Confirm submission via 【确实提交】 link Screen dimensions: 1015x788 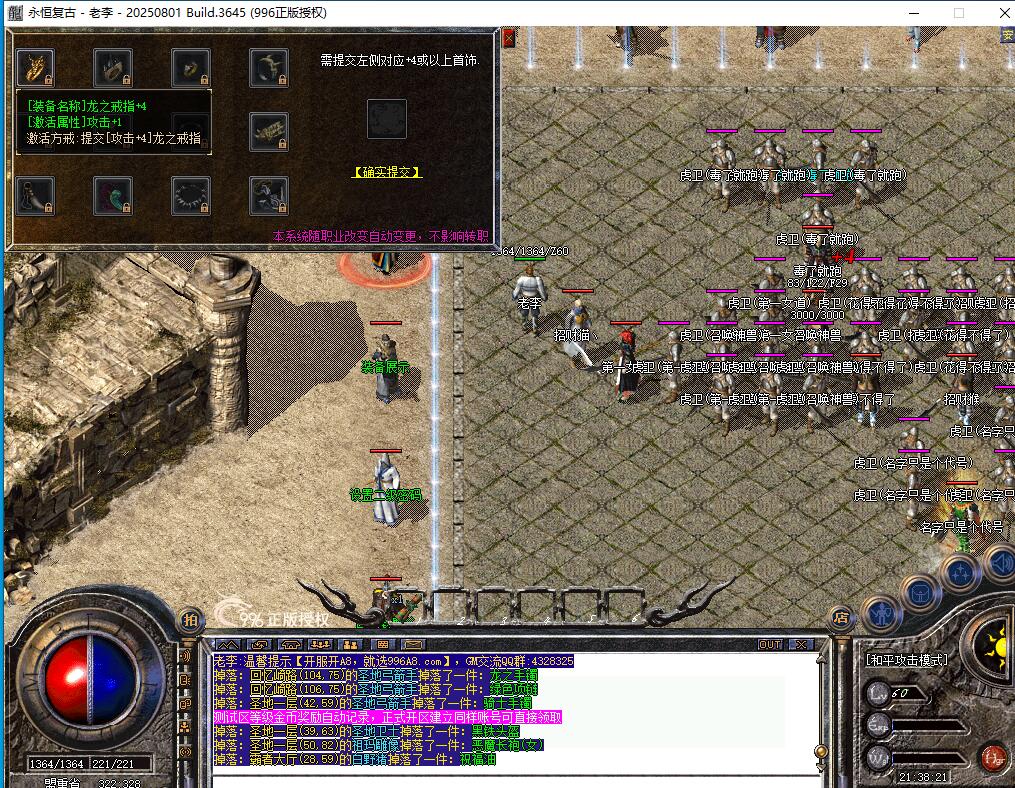pyautogui.click(x=387, y=172)
